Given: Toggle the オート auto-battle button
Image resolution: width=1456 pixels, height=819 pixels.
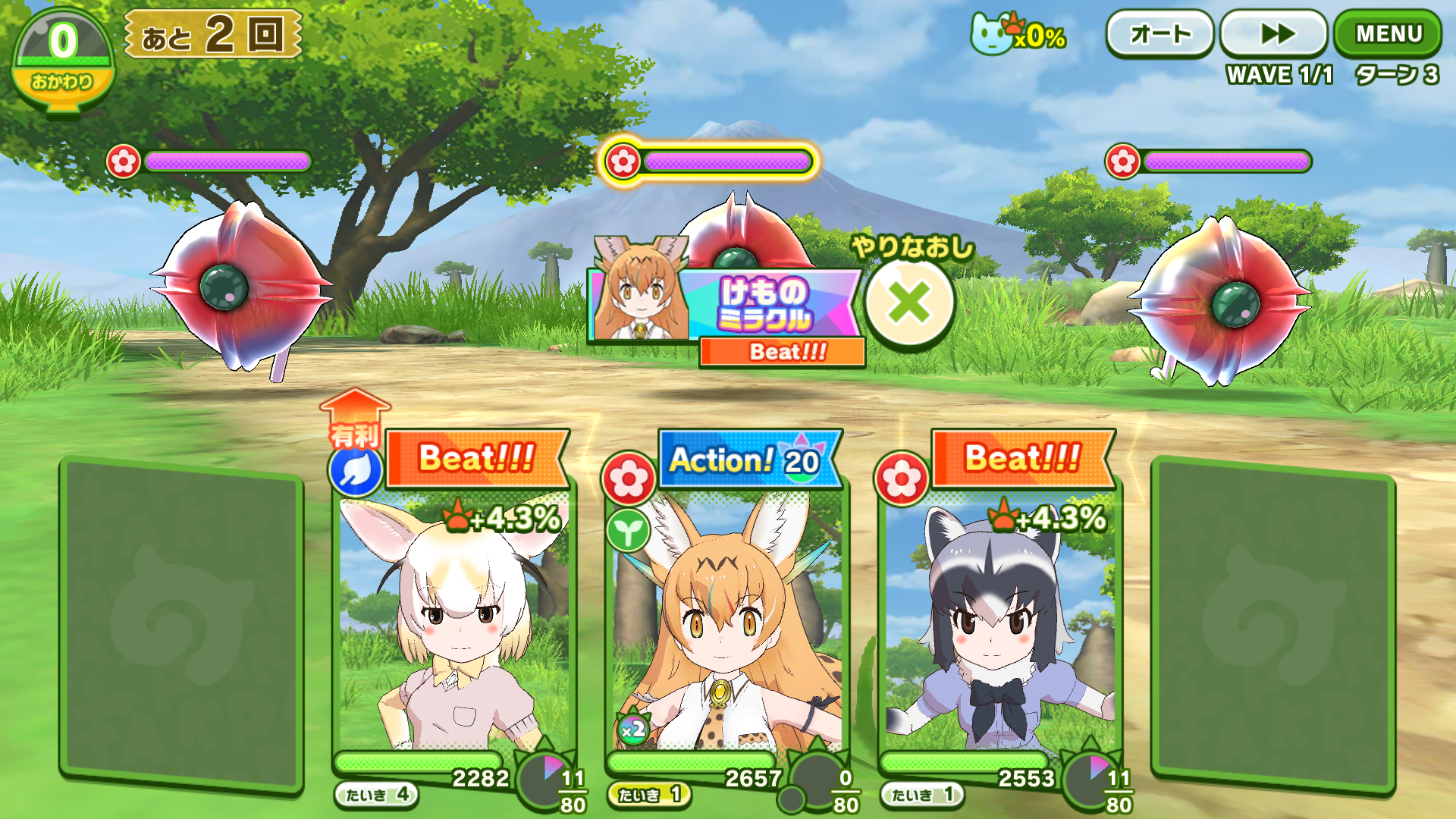Looking at the screenshot, I should [x=1159, y=34].
